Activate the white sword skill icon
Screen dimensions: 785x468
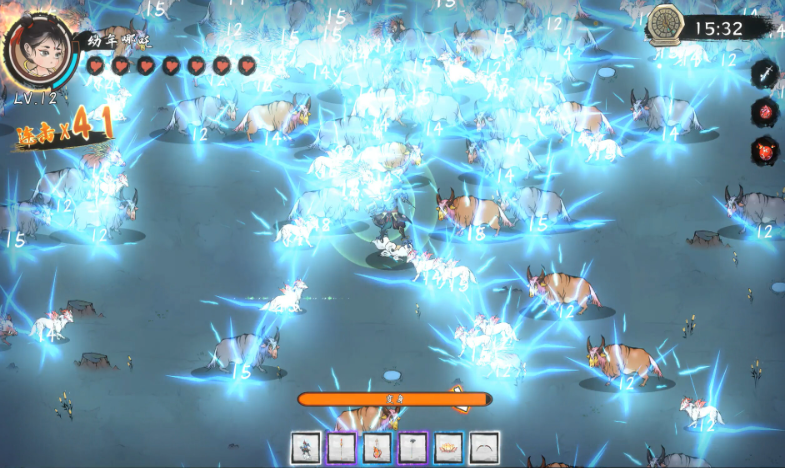pos(765,73)
